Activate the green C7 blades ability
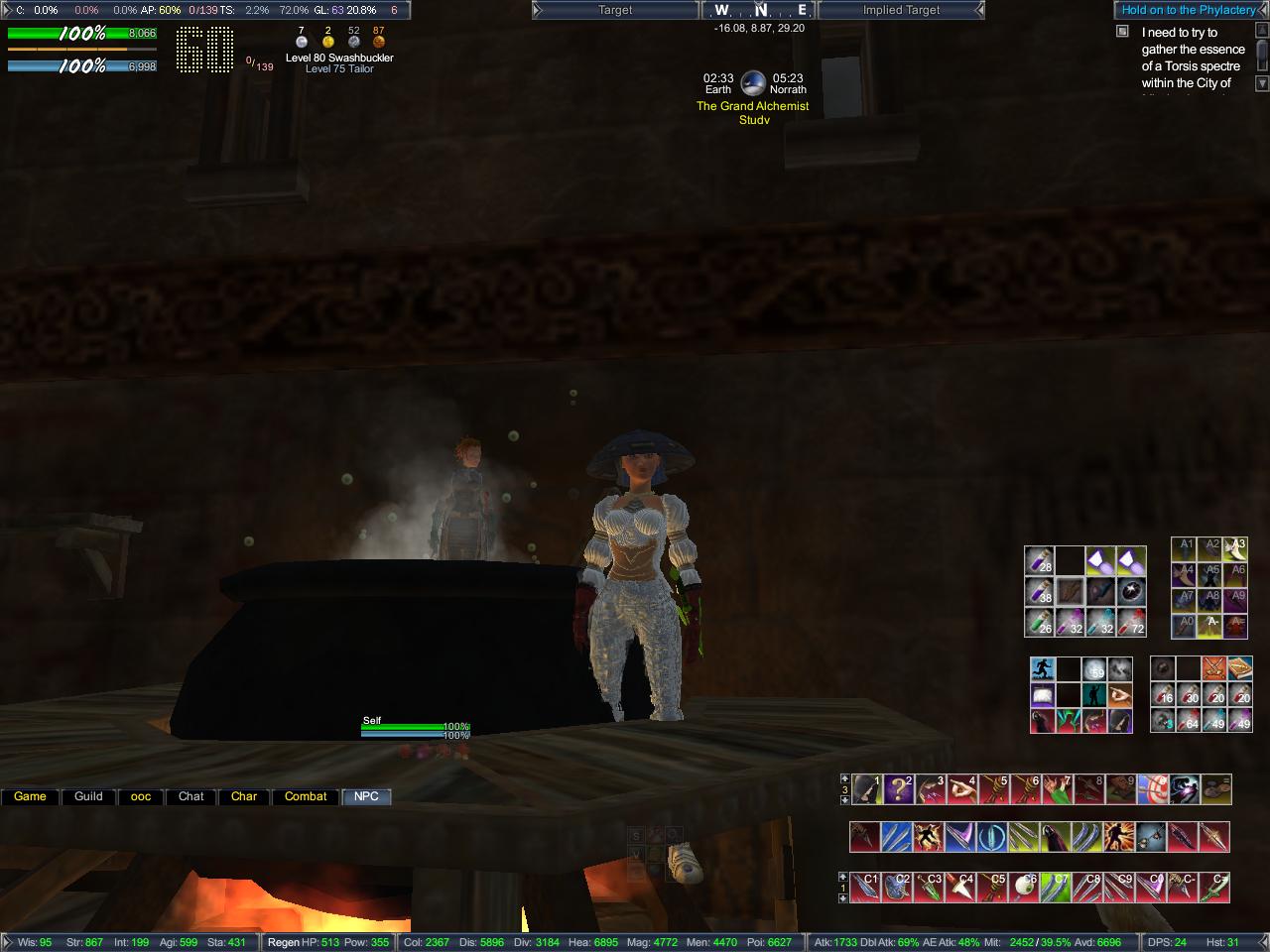This screenshot has height=952, width=1270. coord(1058,887)
